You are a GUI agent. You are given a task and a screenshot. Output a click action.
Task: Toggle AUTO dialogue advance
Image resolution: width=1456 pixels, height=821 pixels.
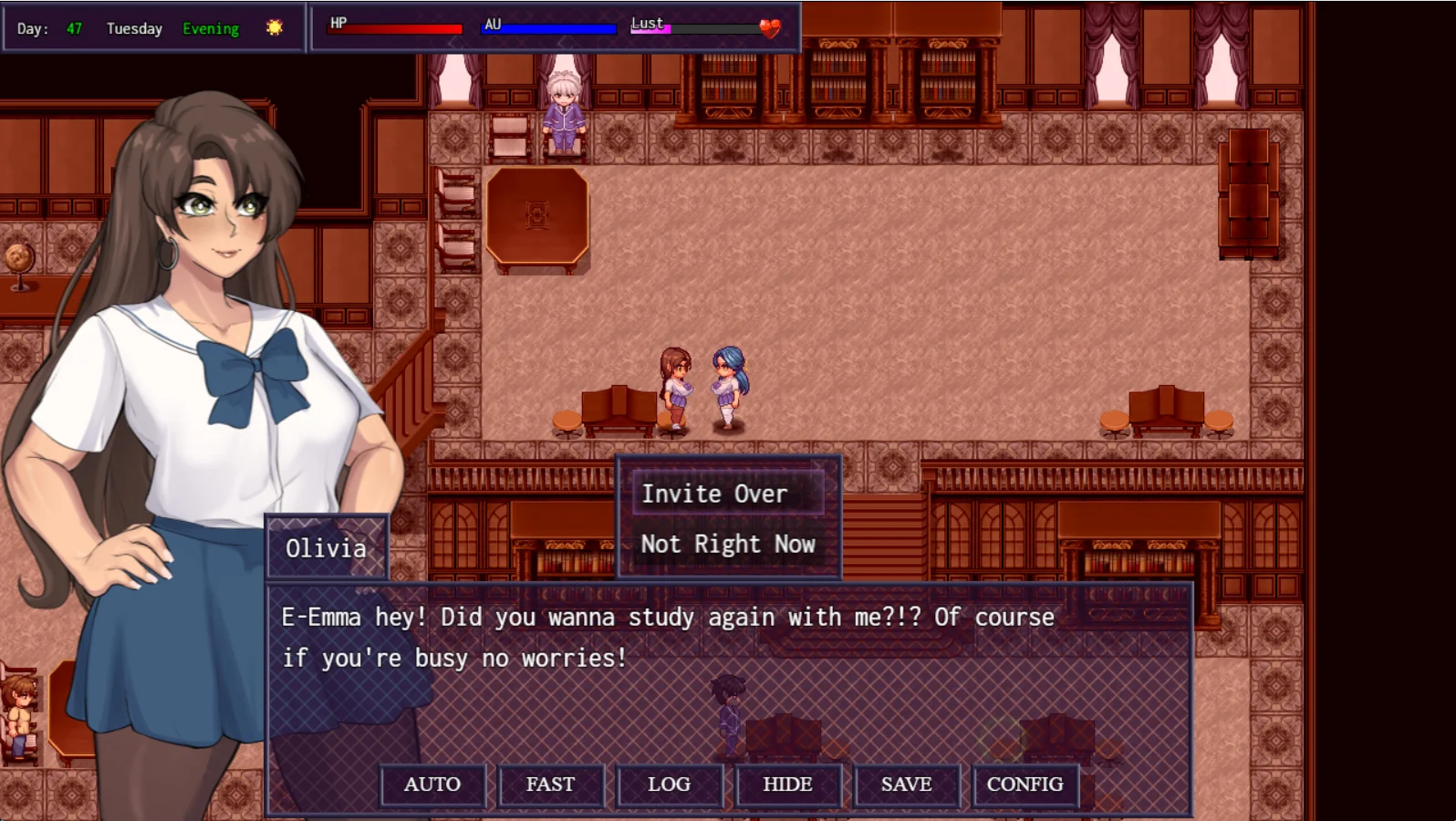[432, 785]
